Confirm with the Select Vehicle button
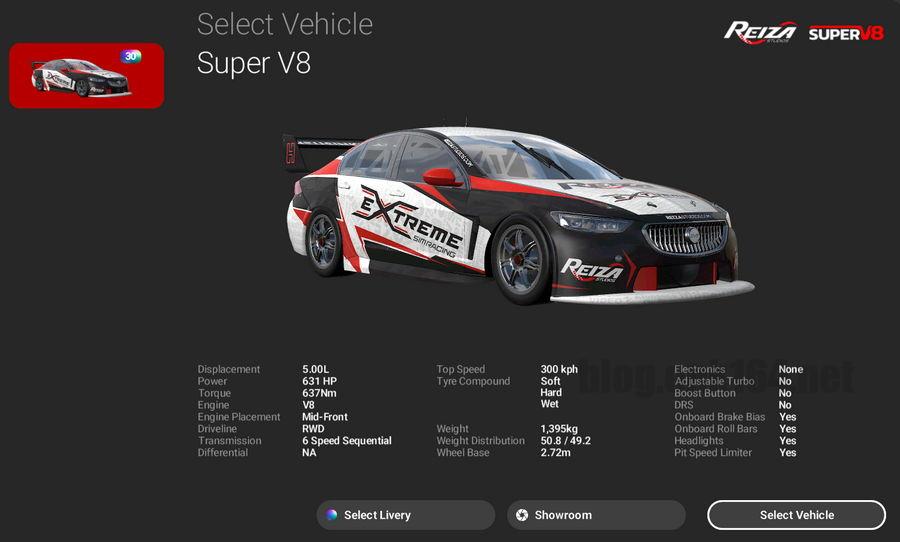The height and width of the screenshot is (542, 900). [796, 515]
